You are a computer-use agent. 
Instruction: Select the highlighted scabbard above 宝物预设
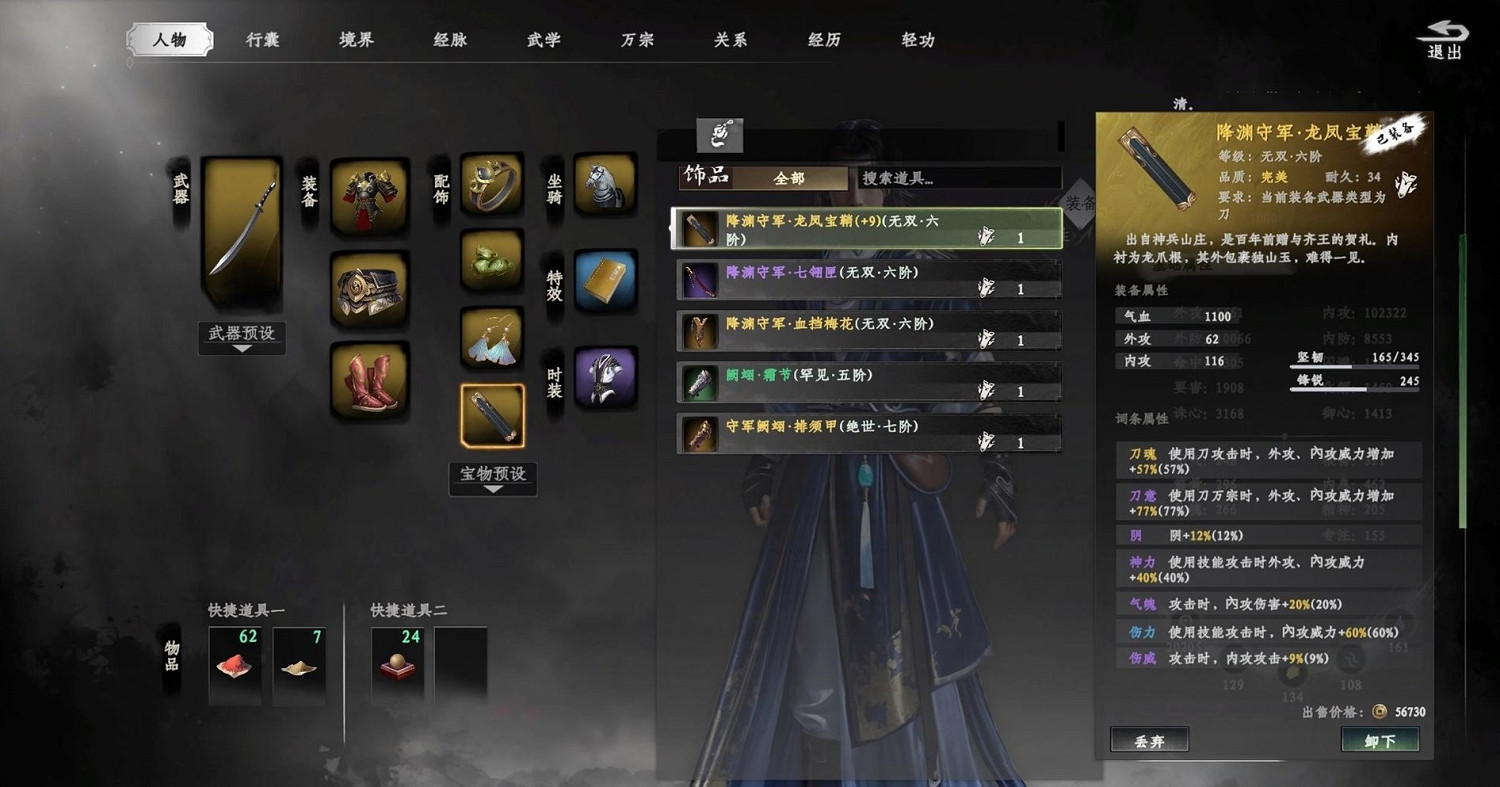(x=492, y=420)
